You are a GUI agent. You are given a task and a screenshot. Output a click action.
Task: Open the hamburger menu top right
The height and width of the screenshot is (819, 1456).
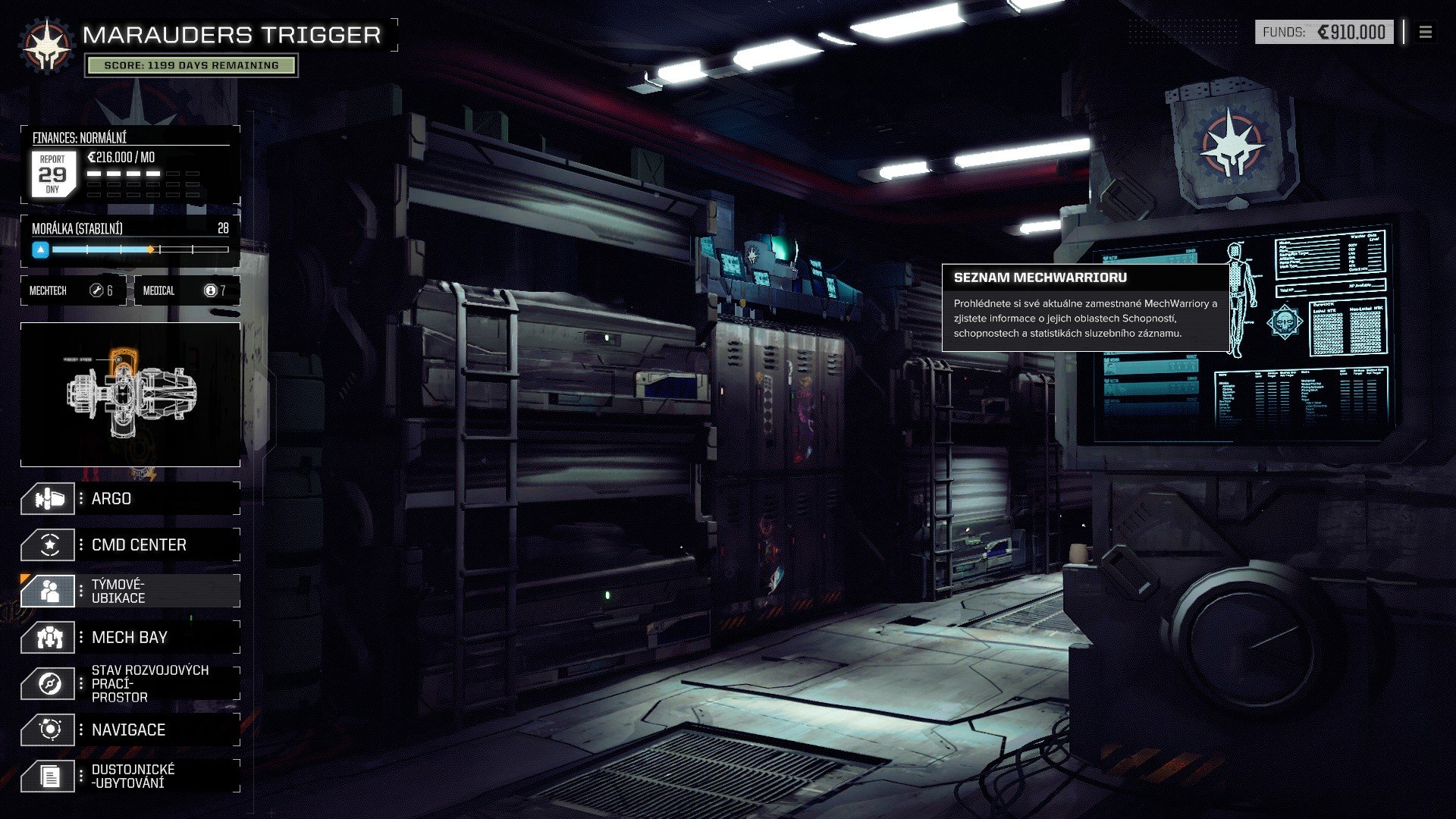[1425, 33]
